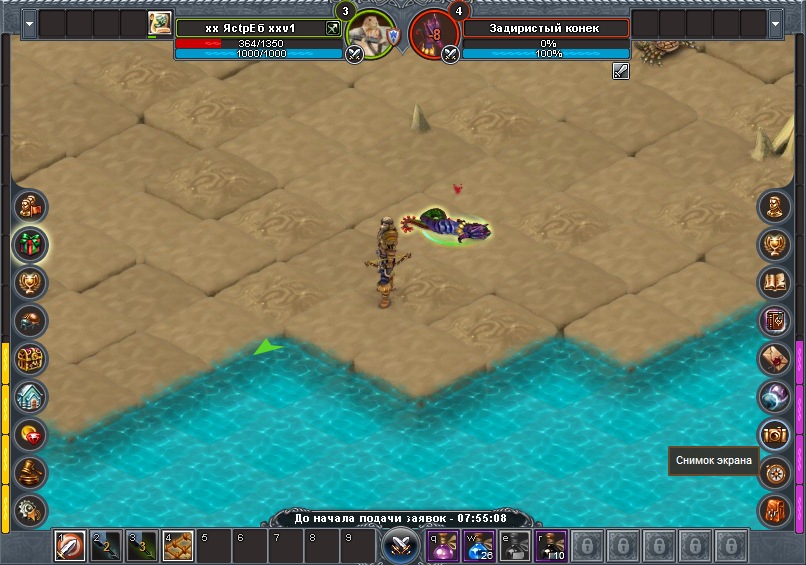
Task: Open the green gift box menu
Action: pyautogui.click(x=31, y=244)
